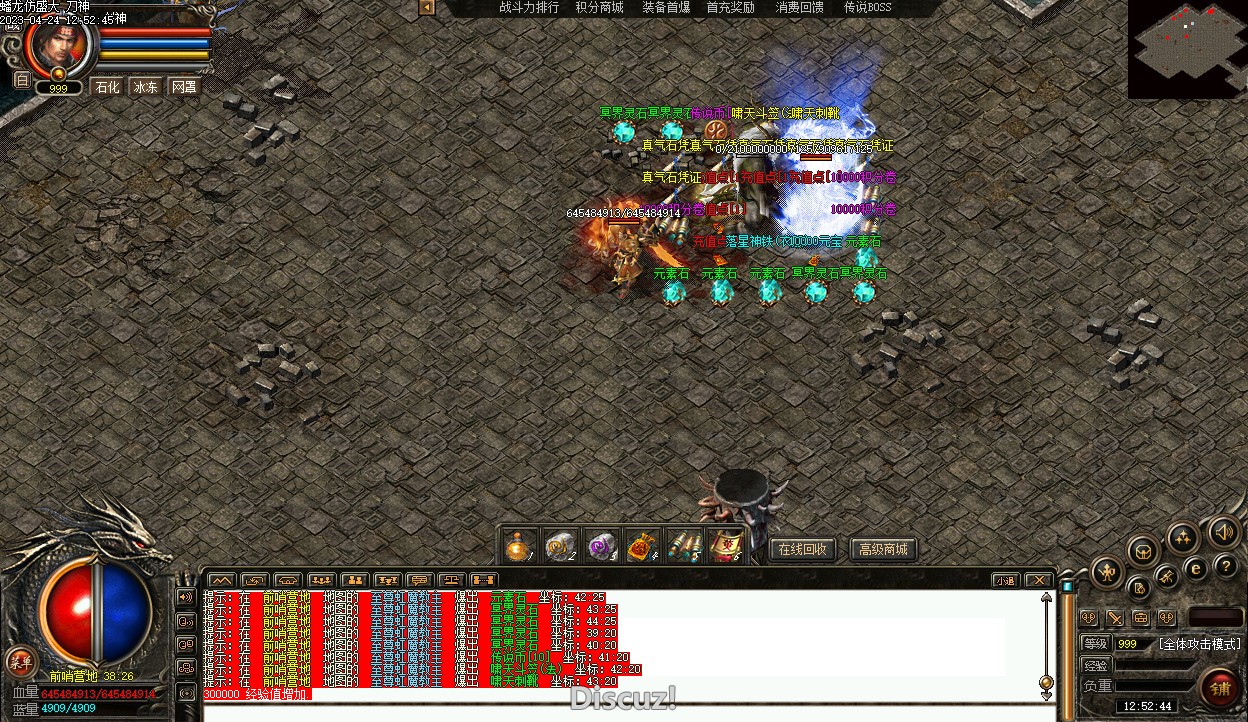Screen dimensions: 1248x722
Task: Open the 高级商城 premium shop
Action: click(x=883, y=549)
